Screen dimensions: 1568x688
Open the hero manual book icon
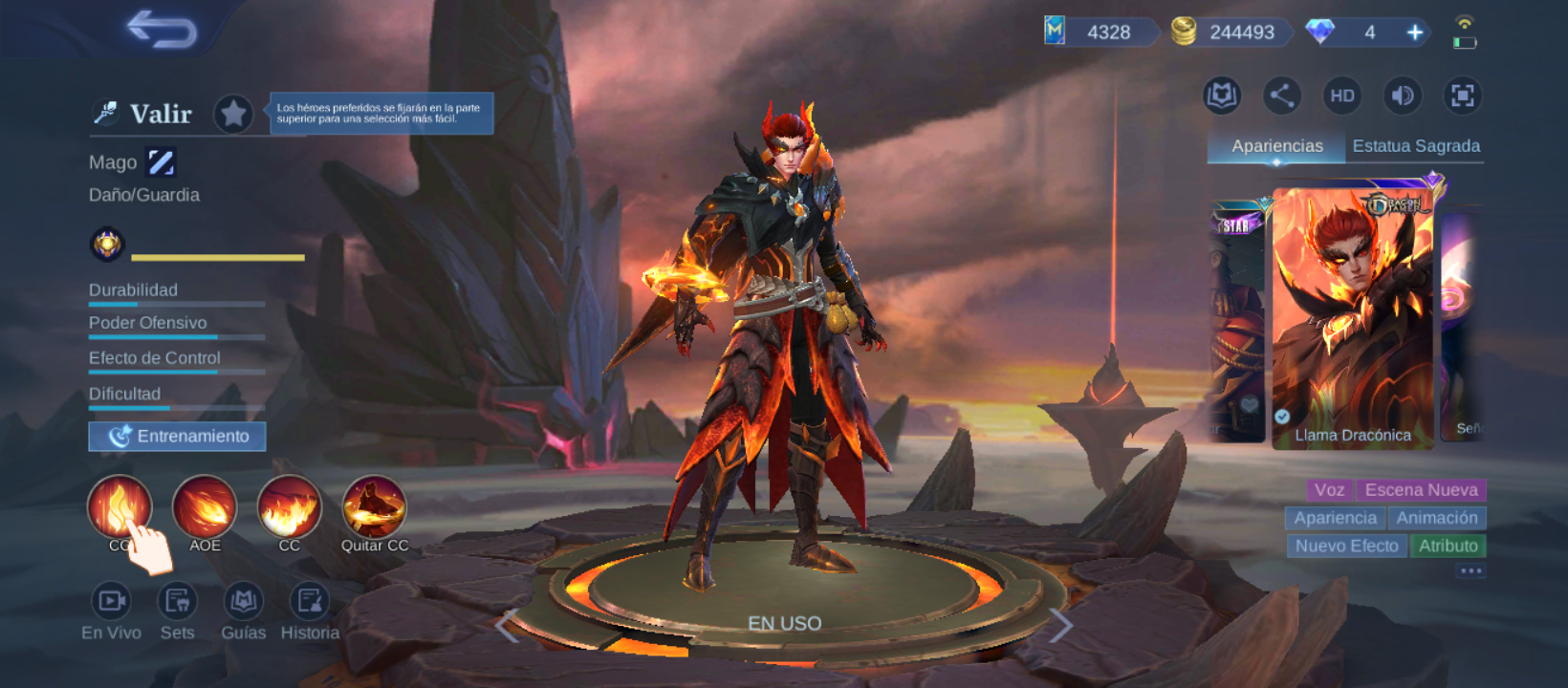(x=1222, y=96)
